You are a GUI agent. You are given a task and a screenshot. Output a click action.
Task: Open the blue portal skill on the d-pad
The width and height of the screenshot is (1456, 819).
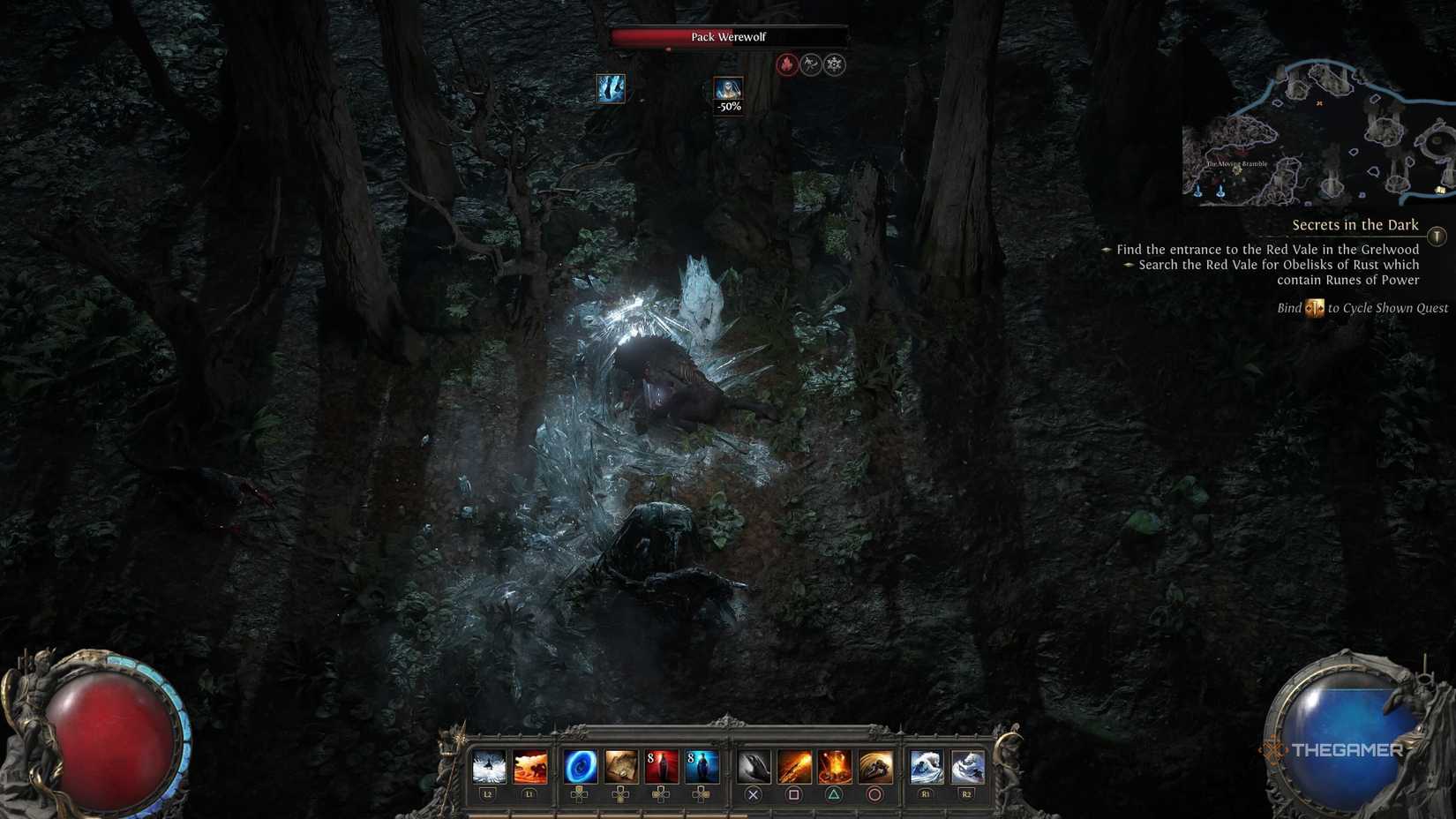pyautogui.click(x=582, y=766)
